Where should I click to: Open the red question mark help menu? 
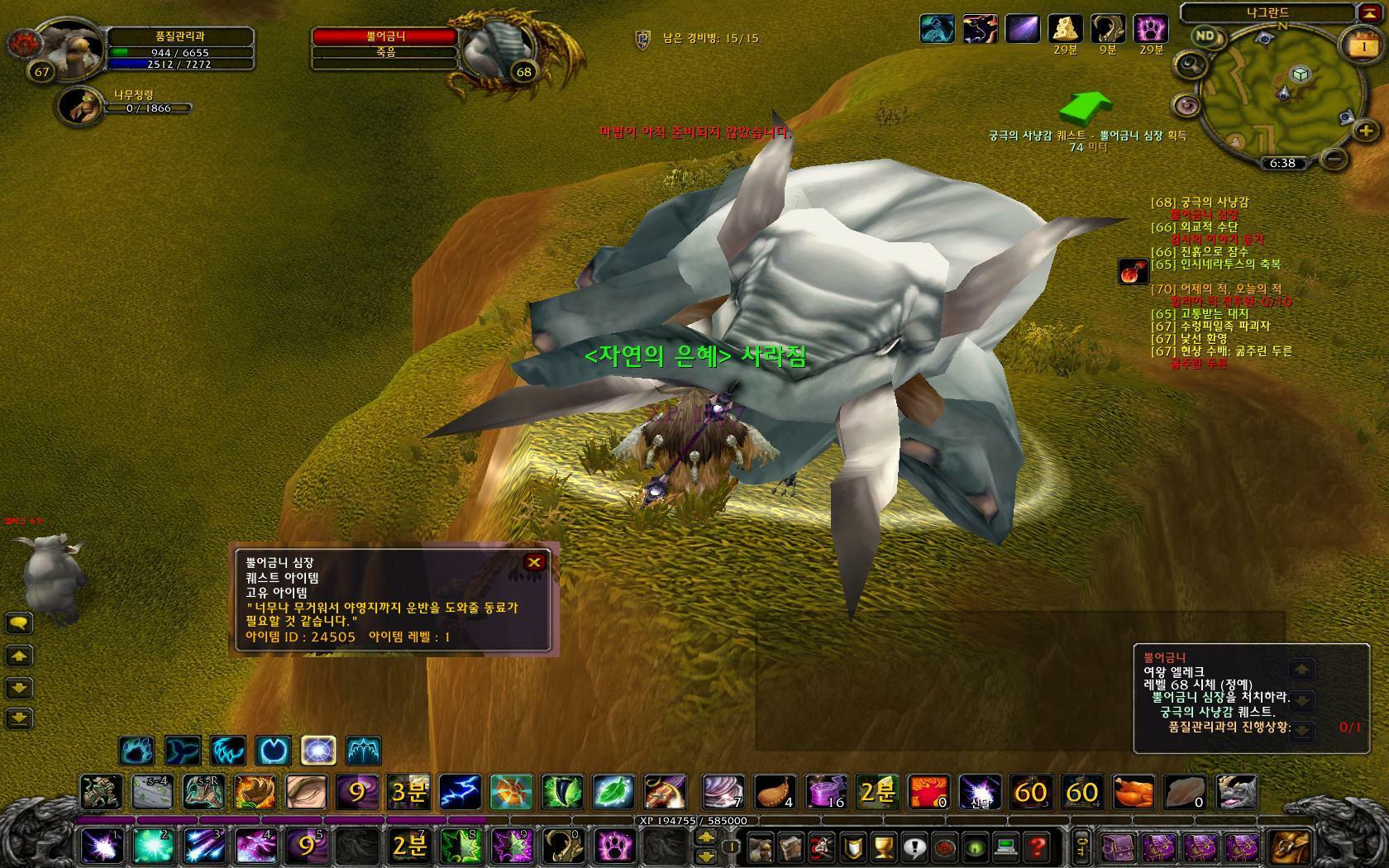coord(1037,847)
